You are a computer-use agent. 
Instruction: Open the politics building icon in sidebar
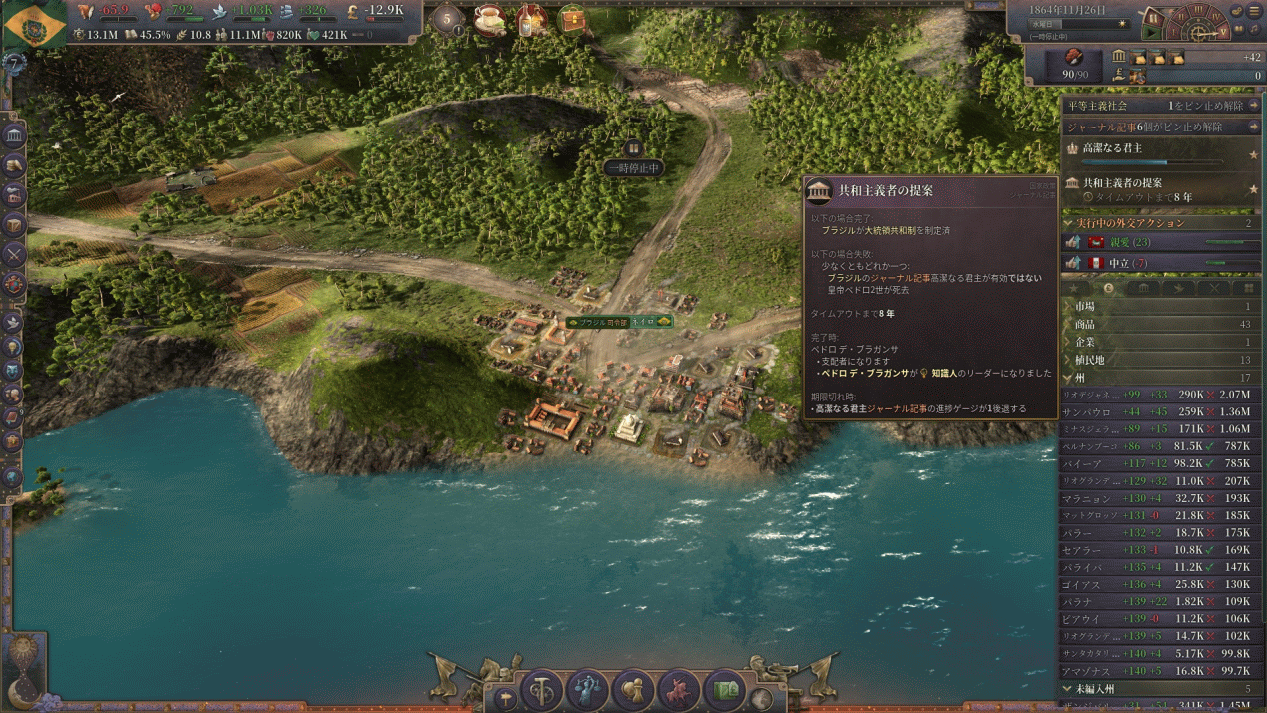(14, 135)
